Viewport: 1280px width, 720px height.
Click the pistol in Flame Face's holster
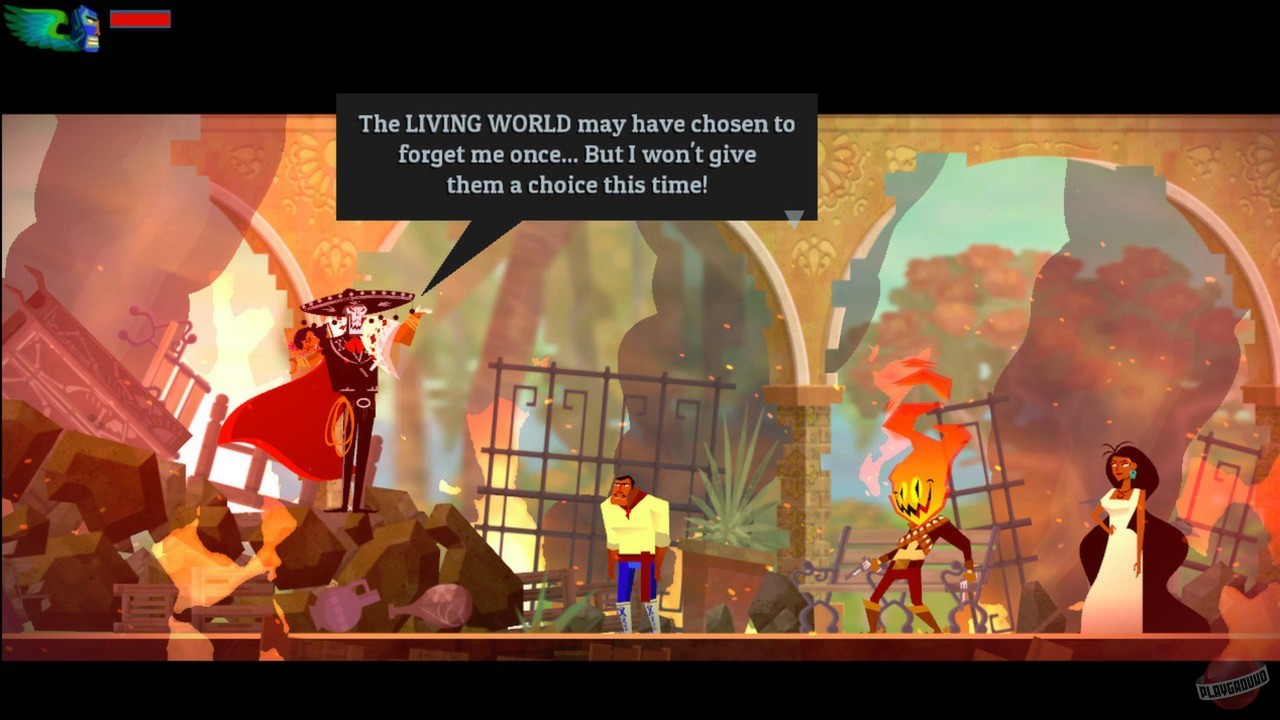tap(862, 567)
